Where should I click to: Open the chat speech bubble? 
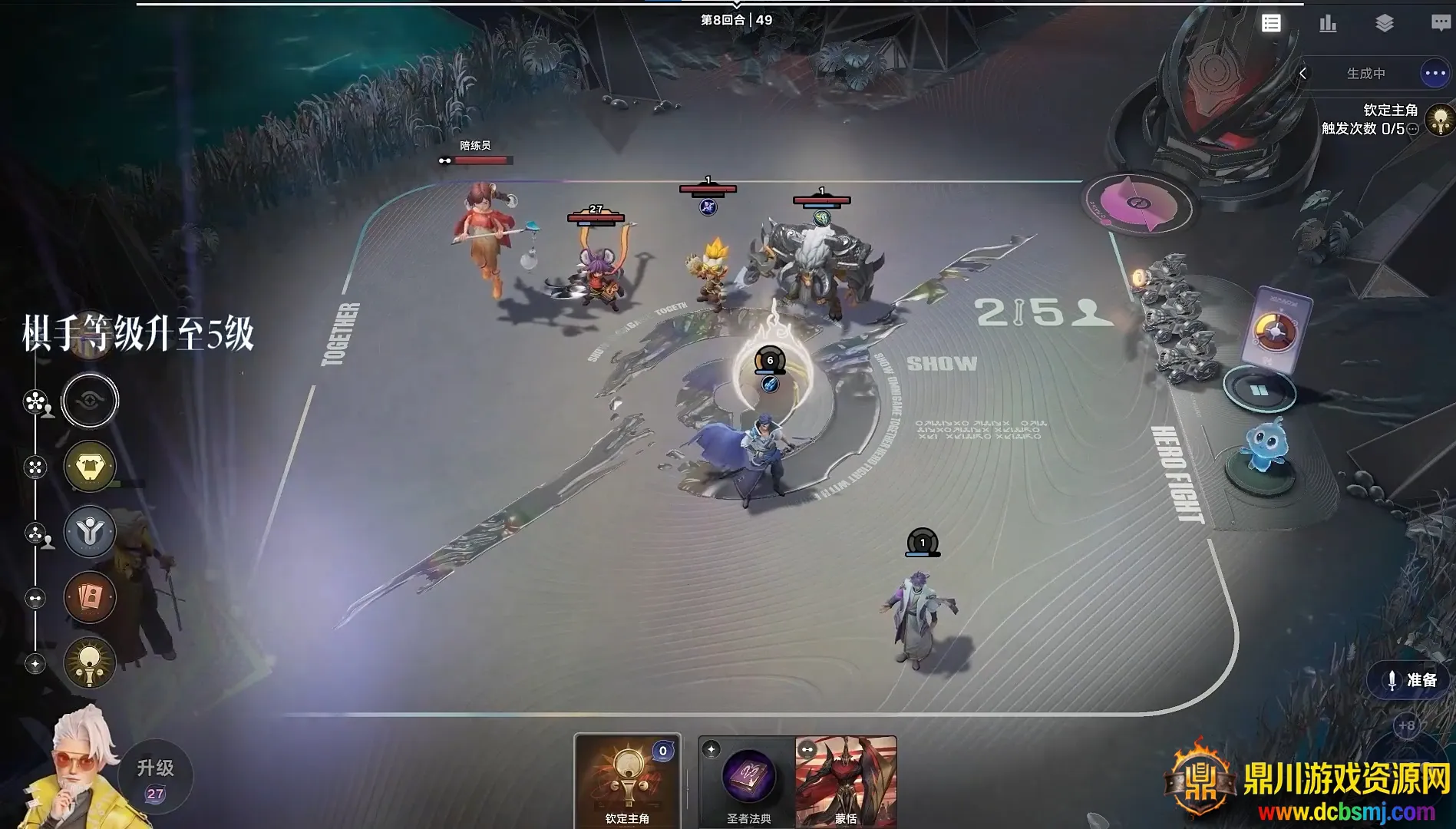(x=1441, y=23)
